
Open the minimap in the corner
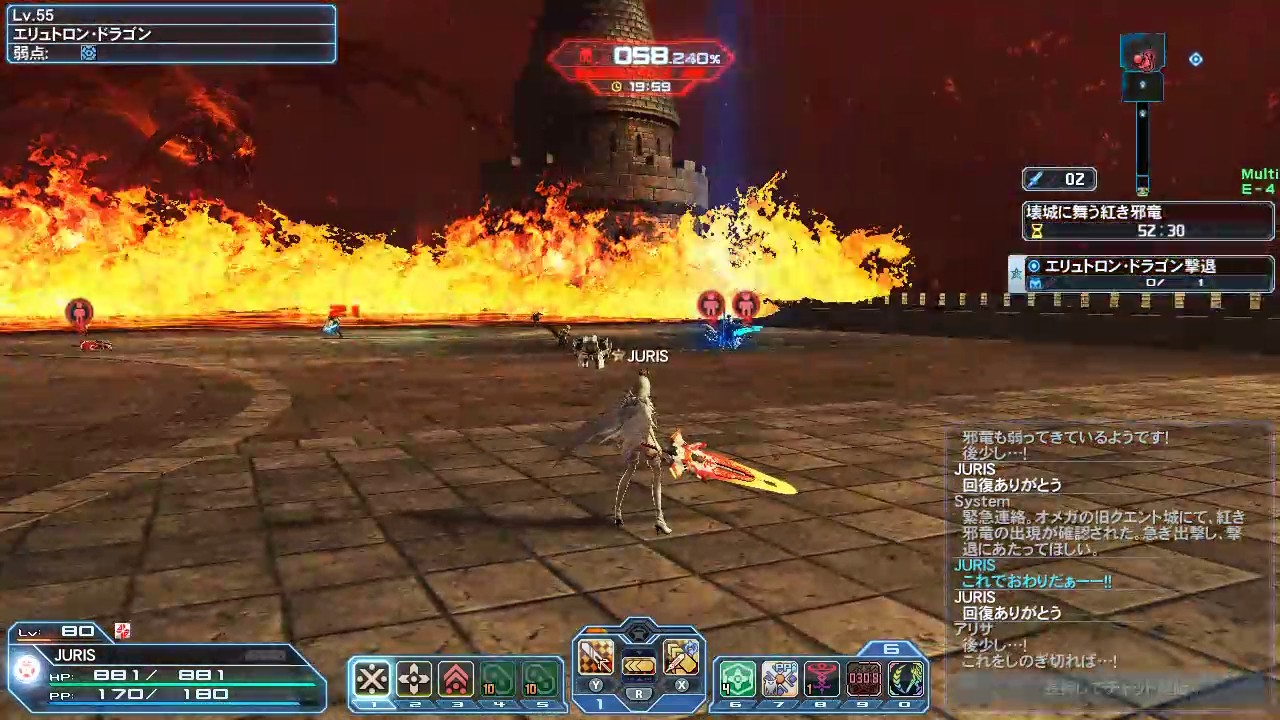(x=1143, y=100)
